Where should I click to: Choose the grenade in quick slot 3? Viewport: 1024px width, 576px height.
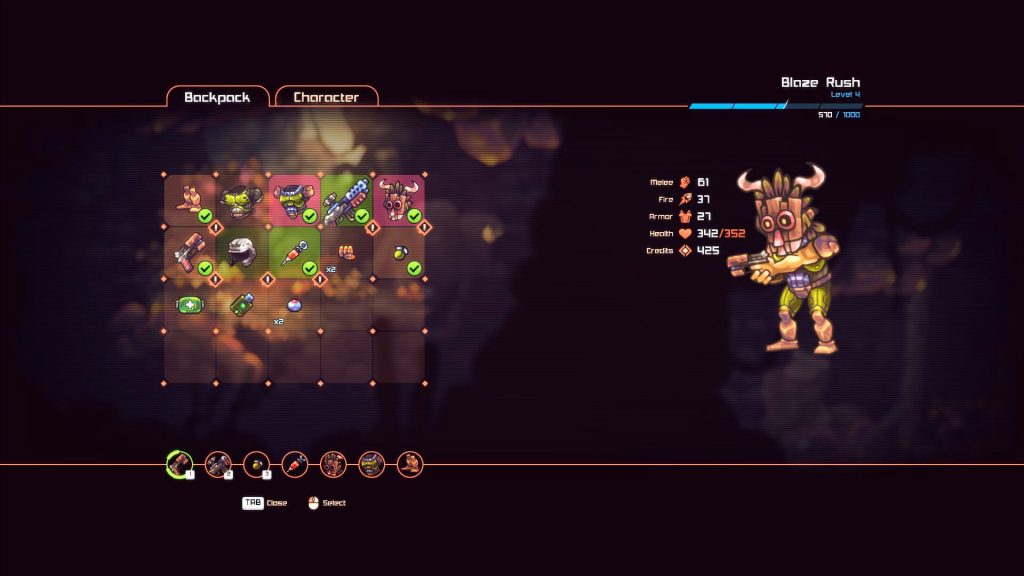(x=256, y=464)
